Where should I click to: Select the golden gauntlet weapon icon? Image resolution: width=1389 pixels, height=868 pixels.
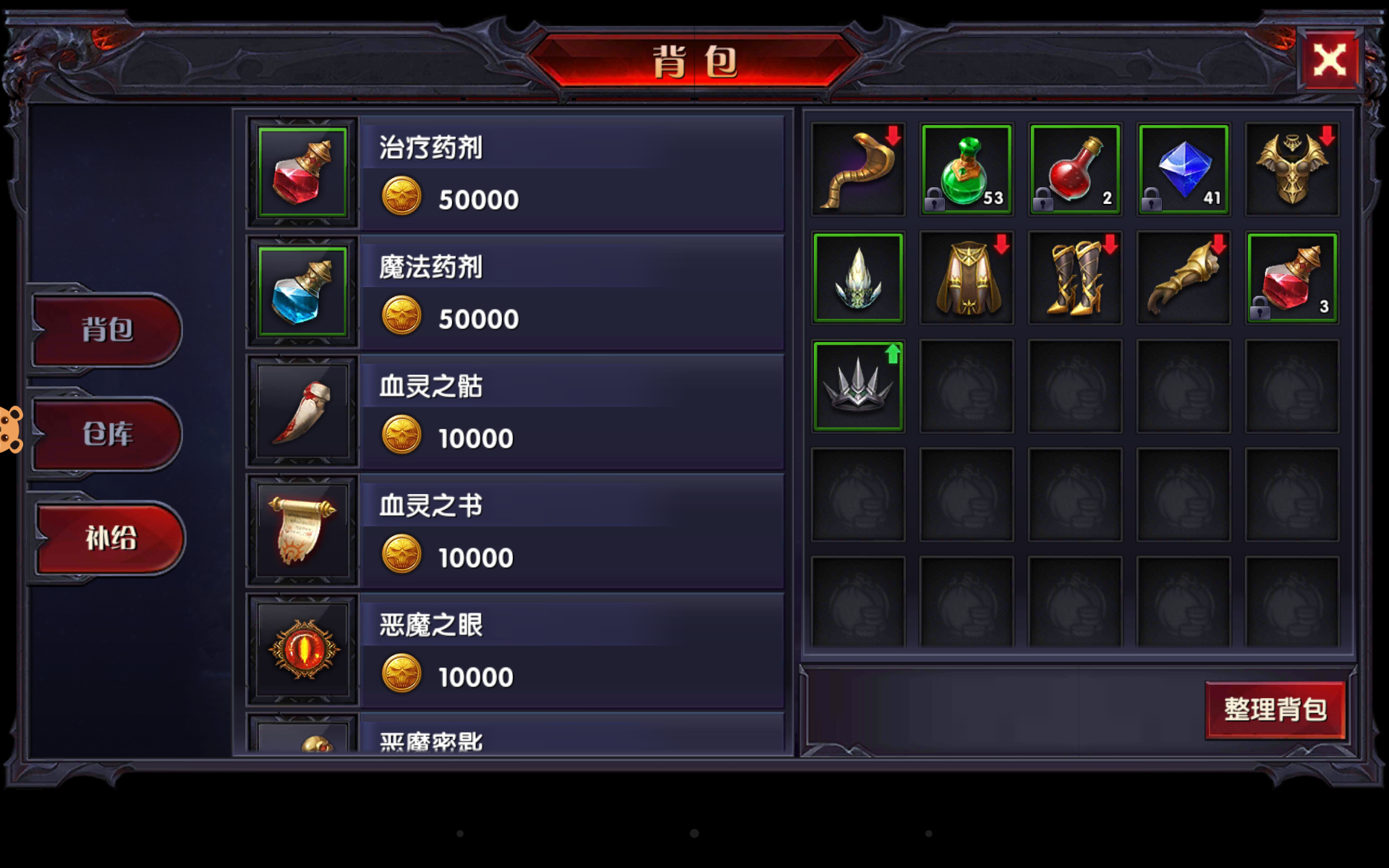point(1184,278)
